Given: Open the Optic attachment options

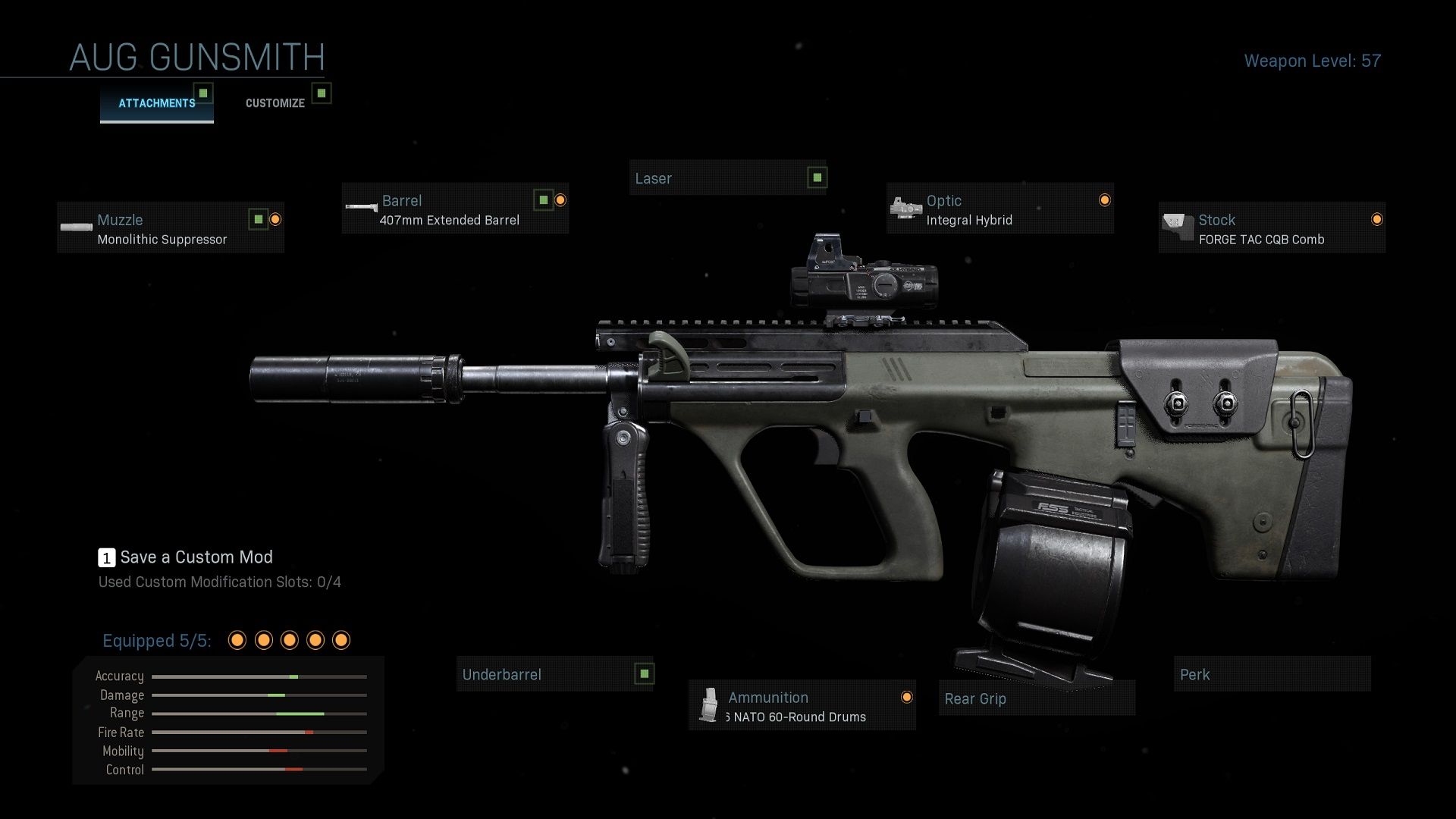Looking at the screenshot, I should pyautogui.click(x=999, y=209).
